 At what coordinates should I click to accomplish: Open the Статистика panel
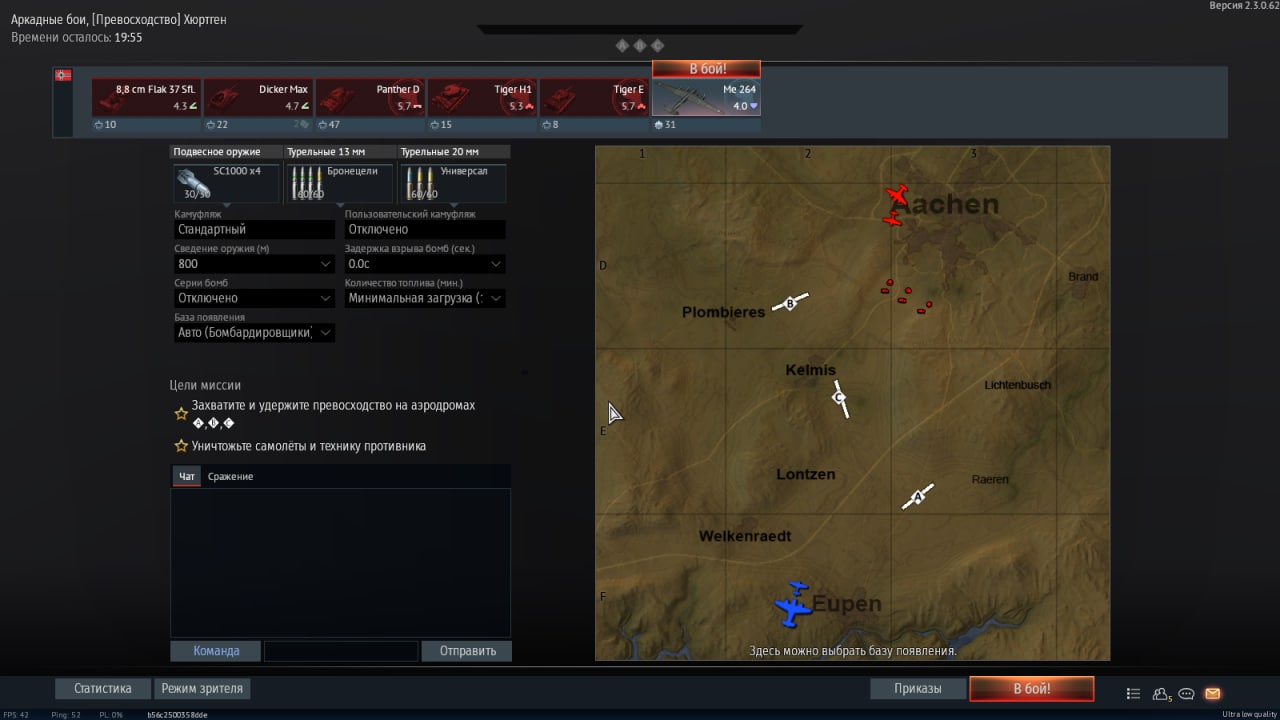click(x=103, y=689)
